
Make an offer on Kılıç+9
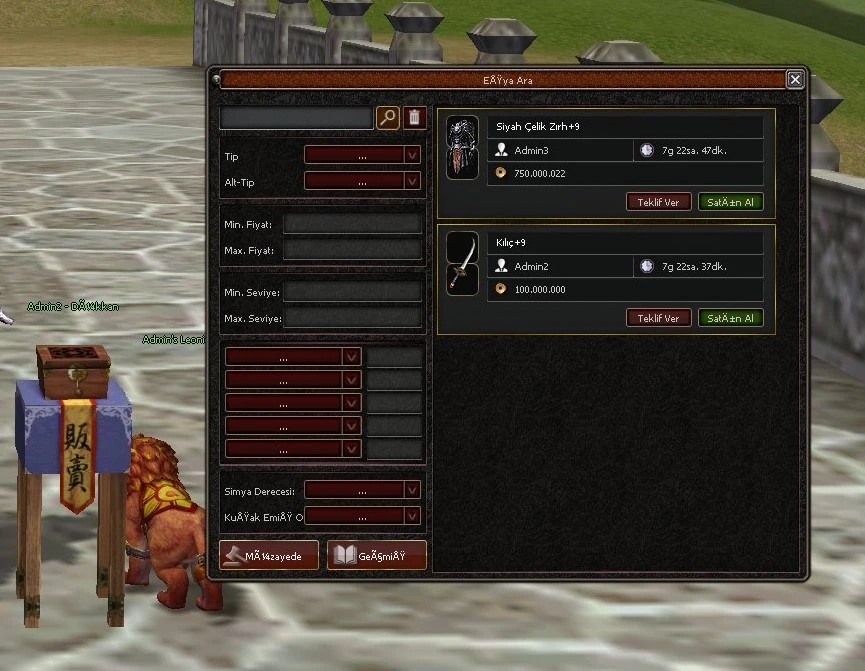[x=658, y=318]
